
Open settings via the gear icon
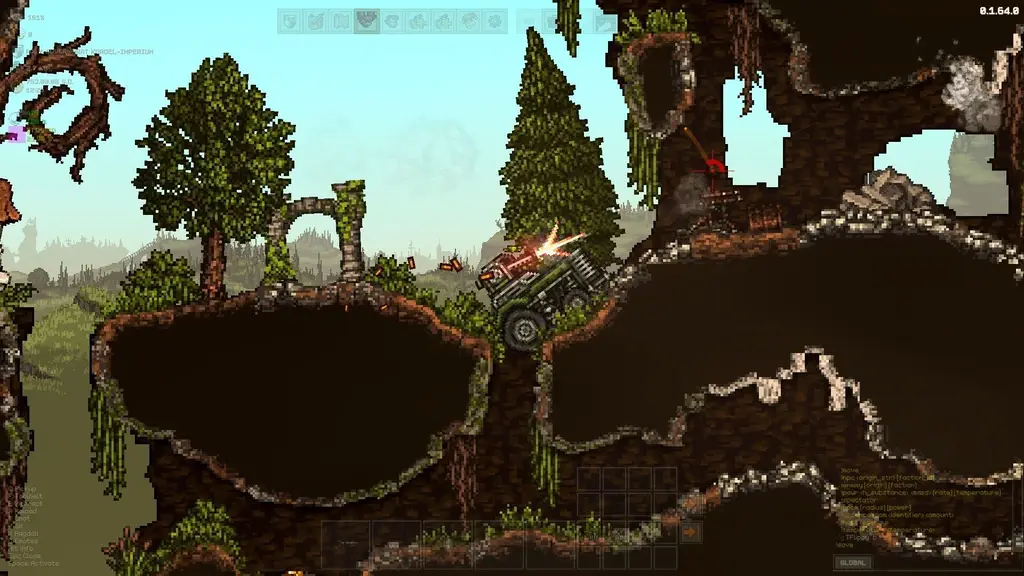tap(494, 21)
